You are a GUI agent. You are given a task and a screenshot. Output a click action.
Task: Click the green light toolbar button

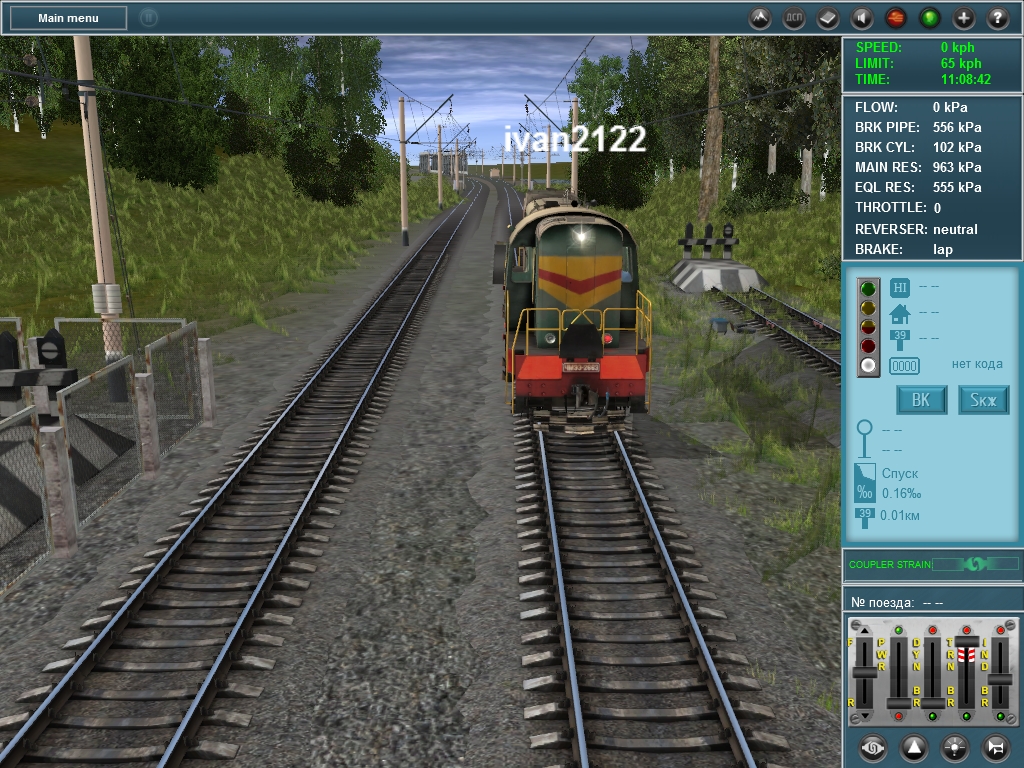pyautogui.click(x=930, y=18)
